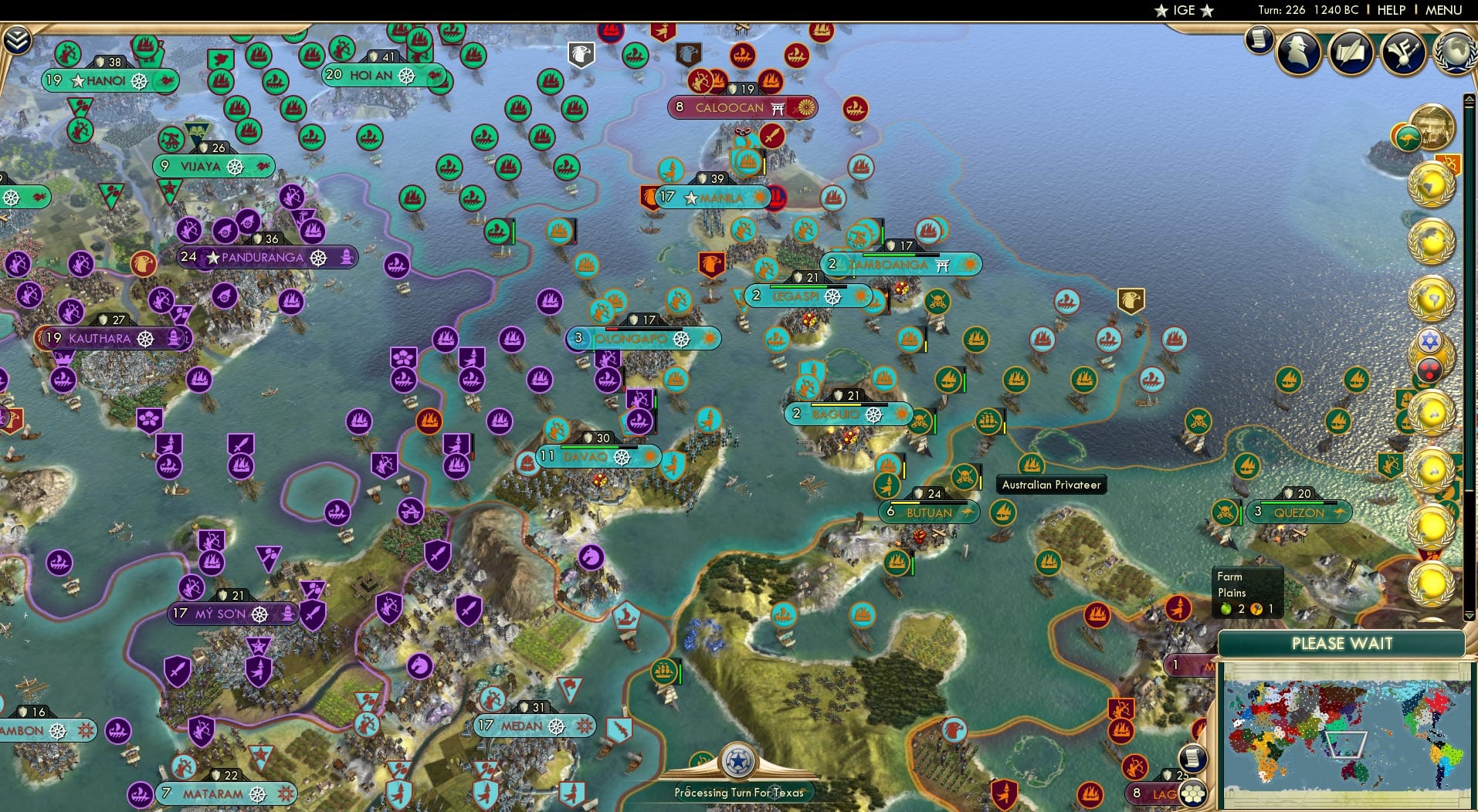Click the Star of David civilization notification icon
Viewport: 1478px width, 812px height.
coord(1429,340)
